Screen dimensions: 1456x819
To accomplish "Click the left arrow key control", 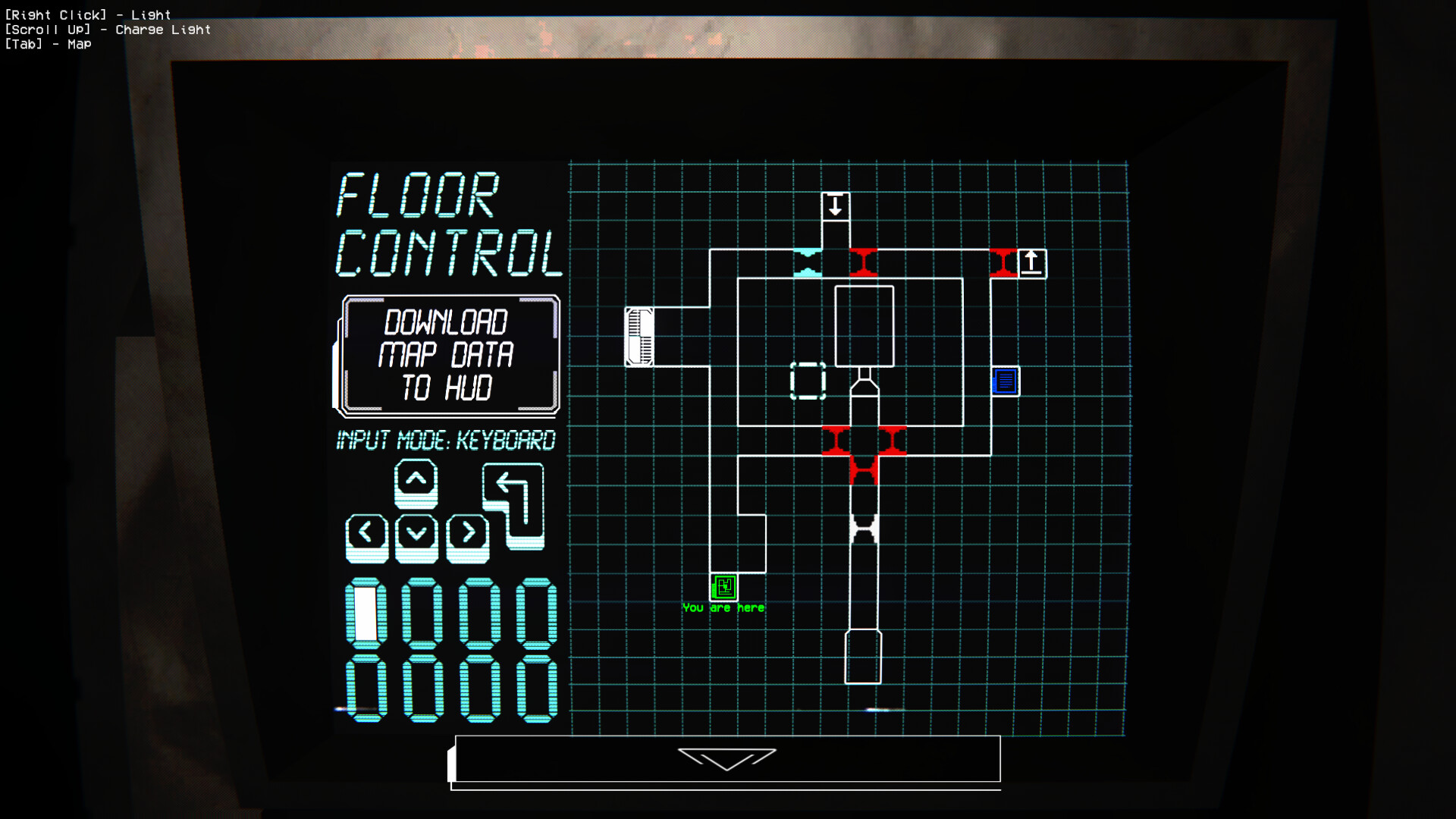I will (x=366, y=534).
